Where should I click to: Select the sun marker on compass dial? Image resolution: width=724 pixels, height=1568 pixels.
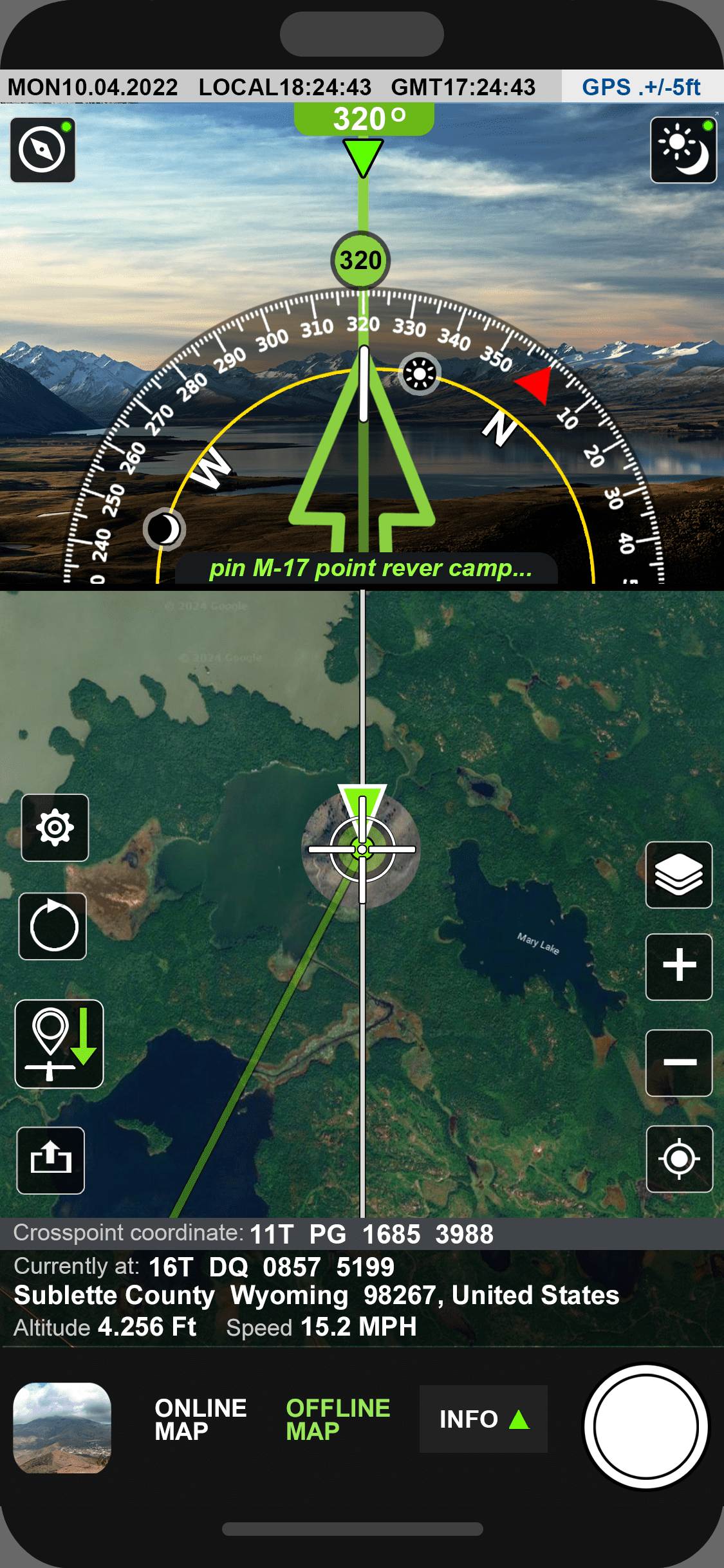(x=420, y=374)
